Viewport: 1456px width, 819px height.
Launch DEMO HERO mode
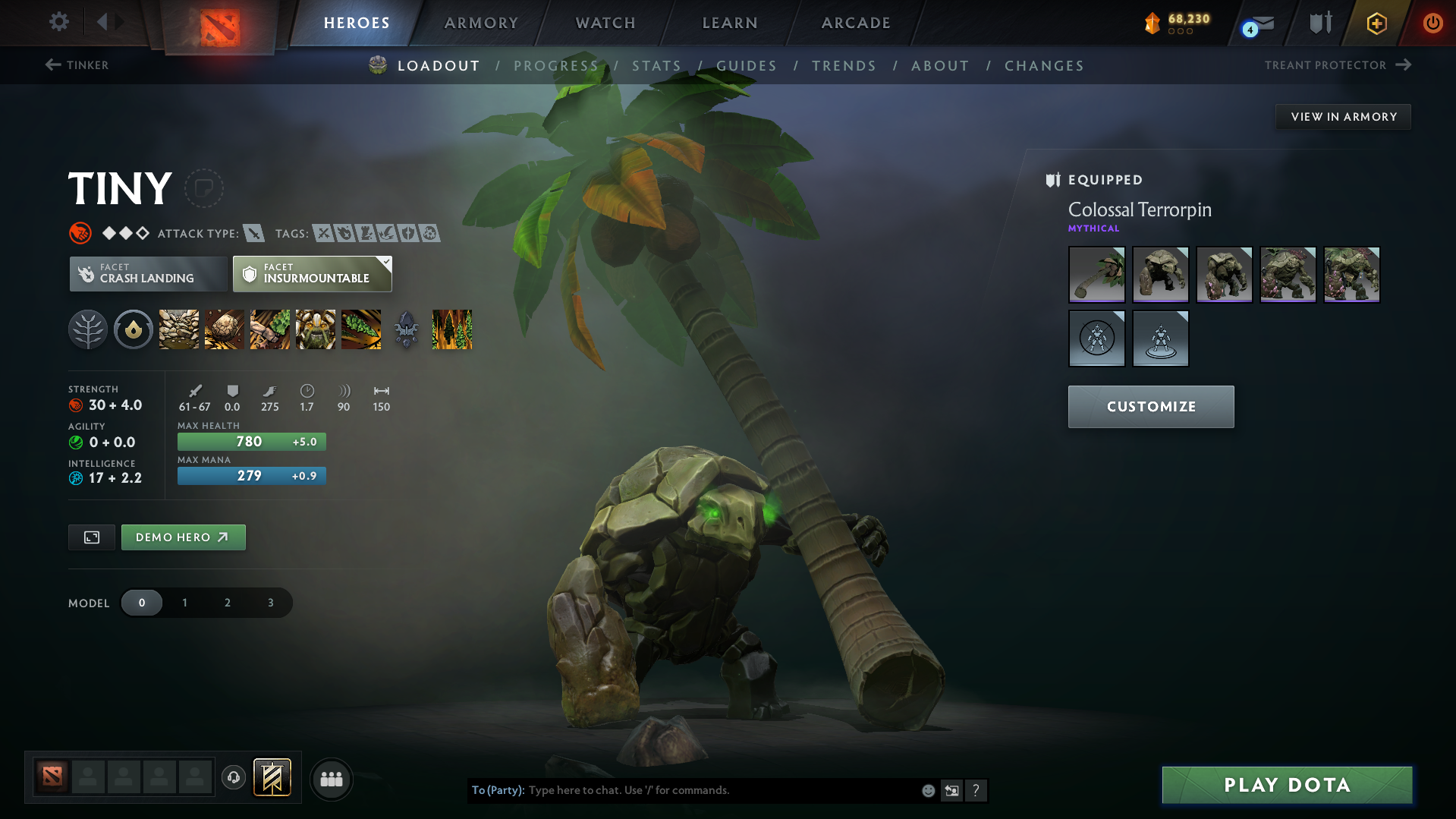(x=183, y=537)
